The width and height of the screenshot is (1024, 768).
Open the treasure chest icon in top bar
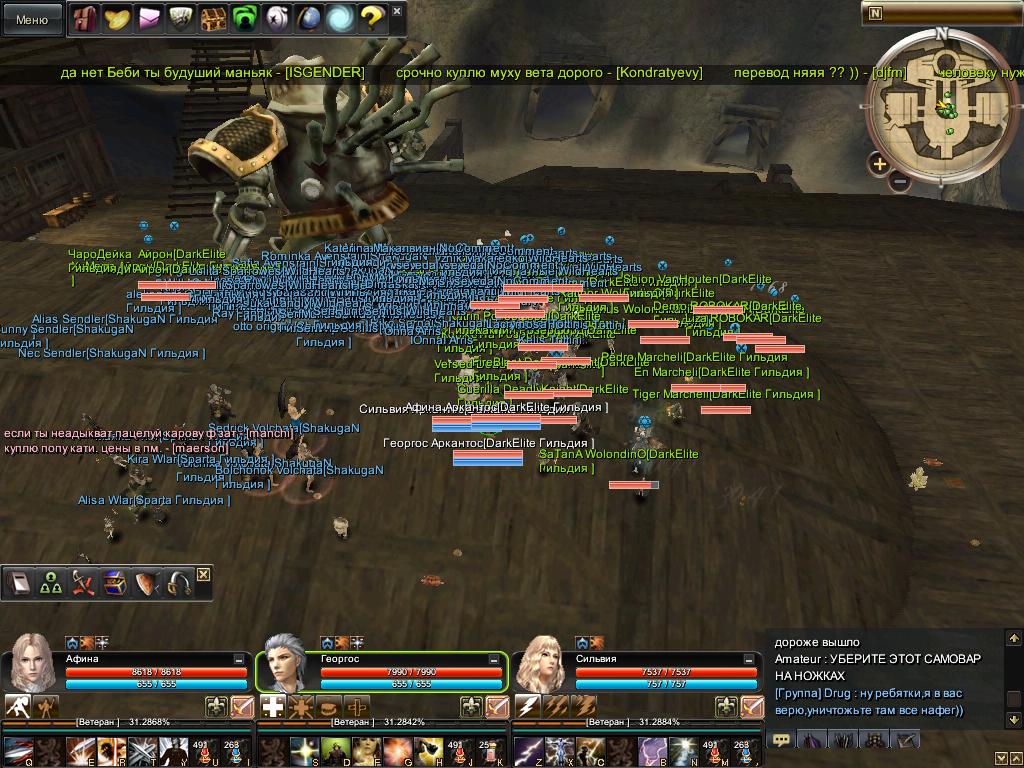point(213,18)
